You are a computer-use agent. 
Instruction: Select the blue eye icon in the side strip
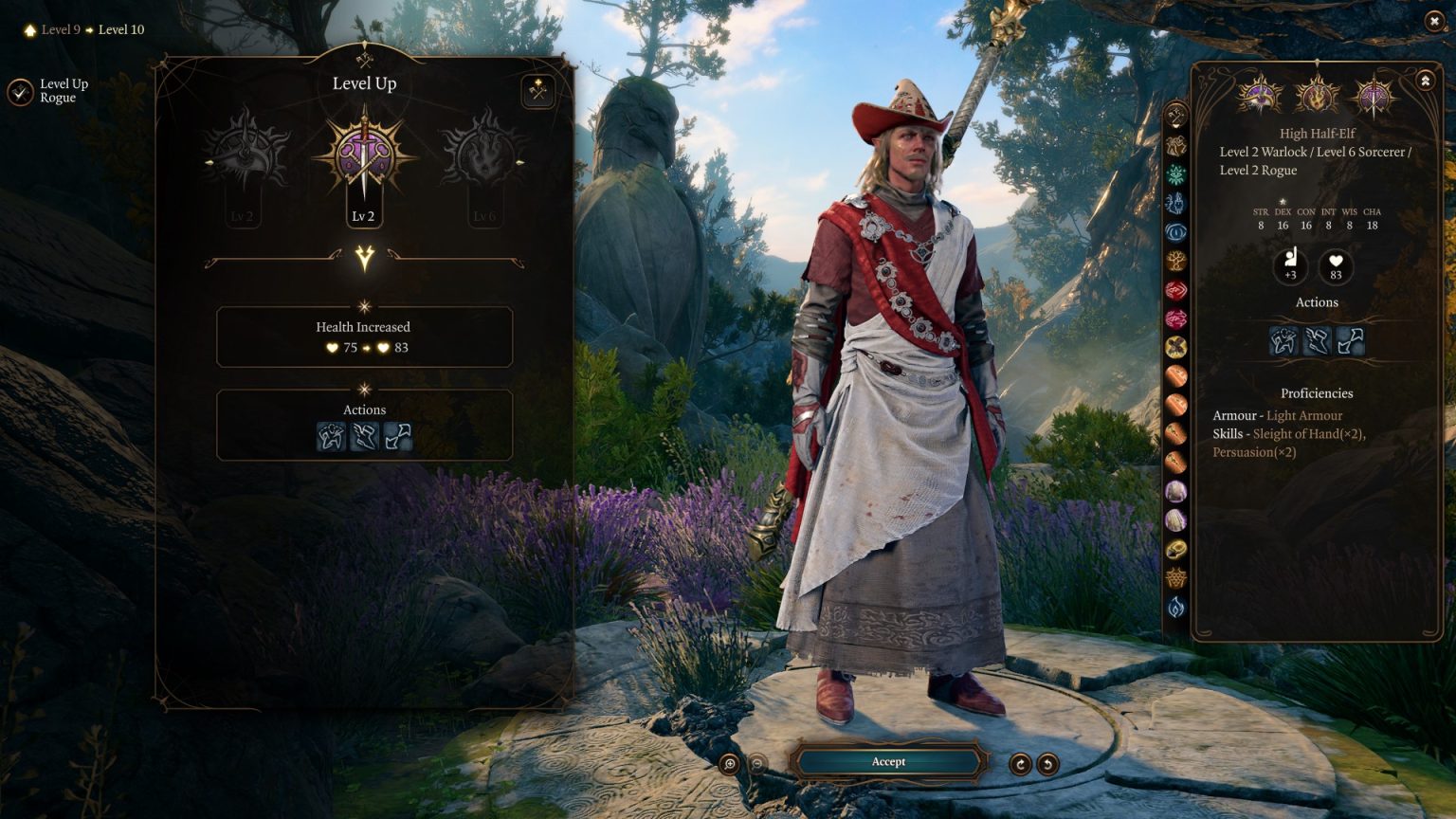1176,231
